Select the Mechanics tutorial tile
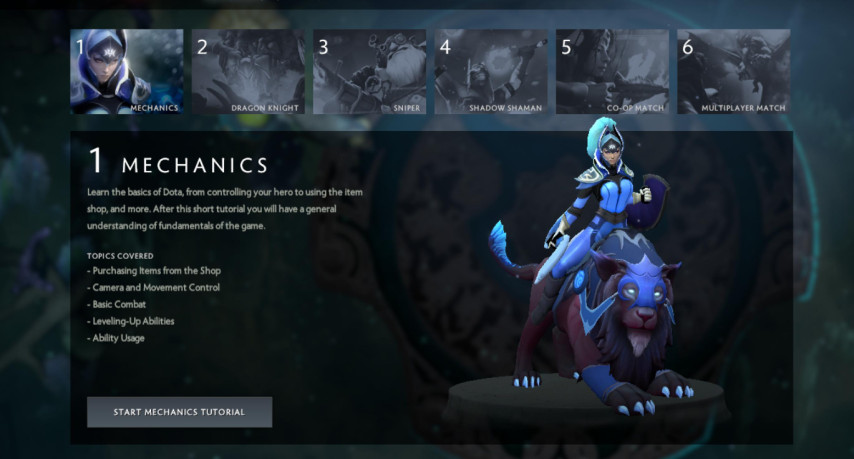The image size is (854, 459). pyautogui.click(x=127, y=71)
